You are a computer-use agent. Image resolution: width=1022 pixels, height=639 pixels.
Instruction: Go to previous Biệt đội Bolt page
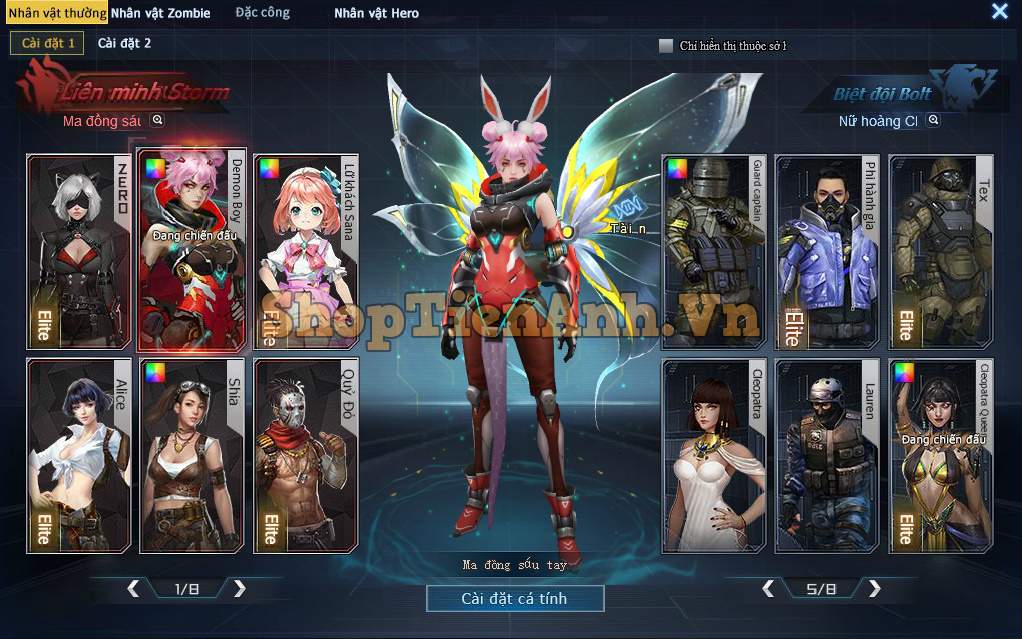tap(768, 588)
